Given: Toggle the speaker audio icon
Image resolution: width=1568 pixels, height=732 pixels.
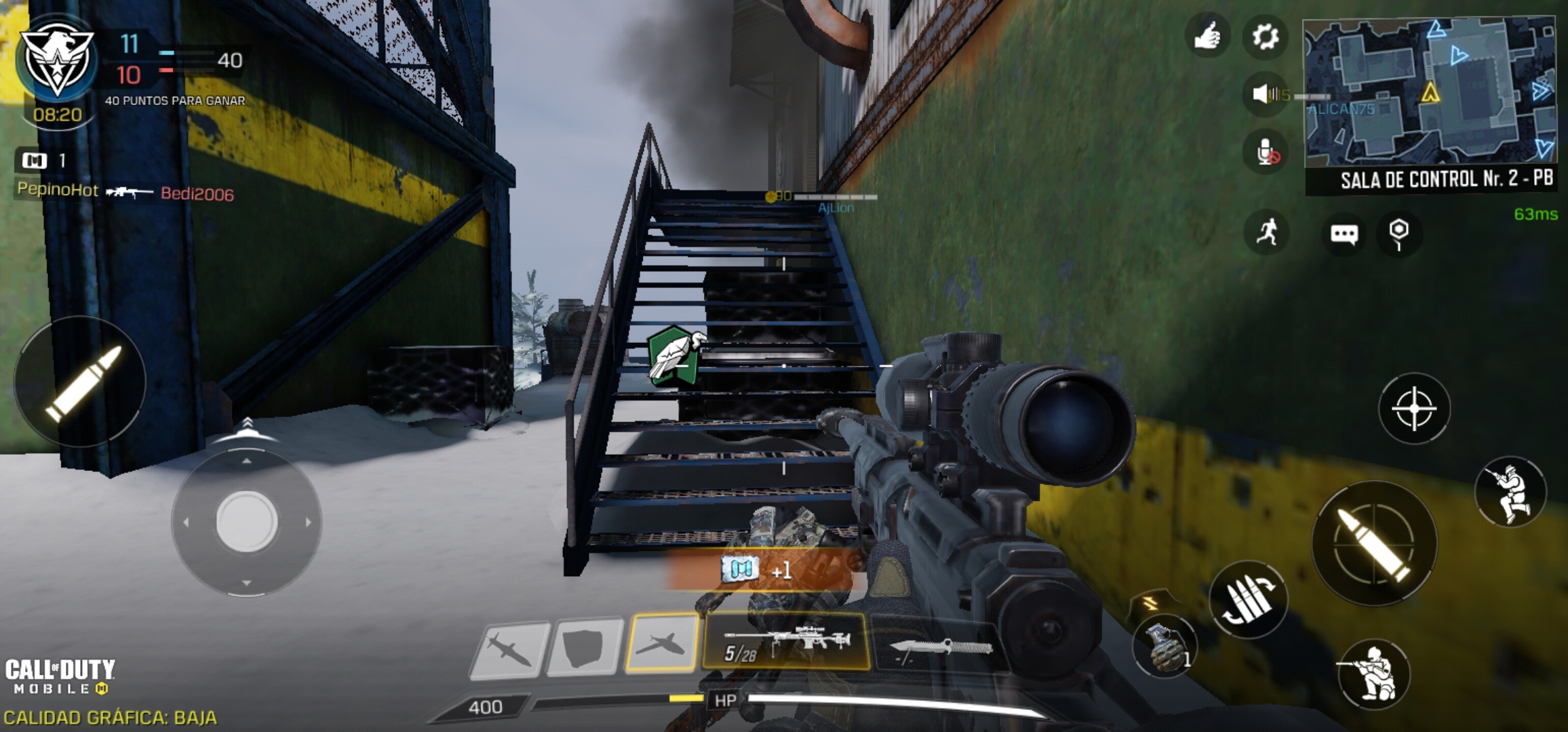Looking at the screenshot, I should [1263, 94].
